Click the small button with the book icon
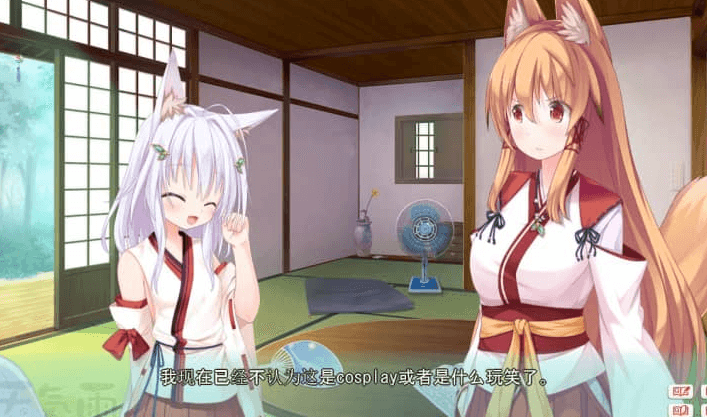The width and height of the screenshot is (707, 417). 681,410
